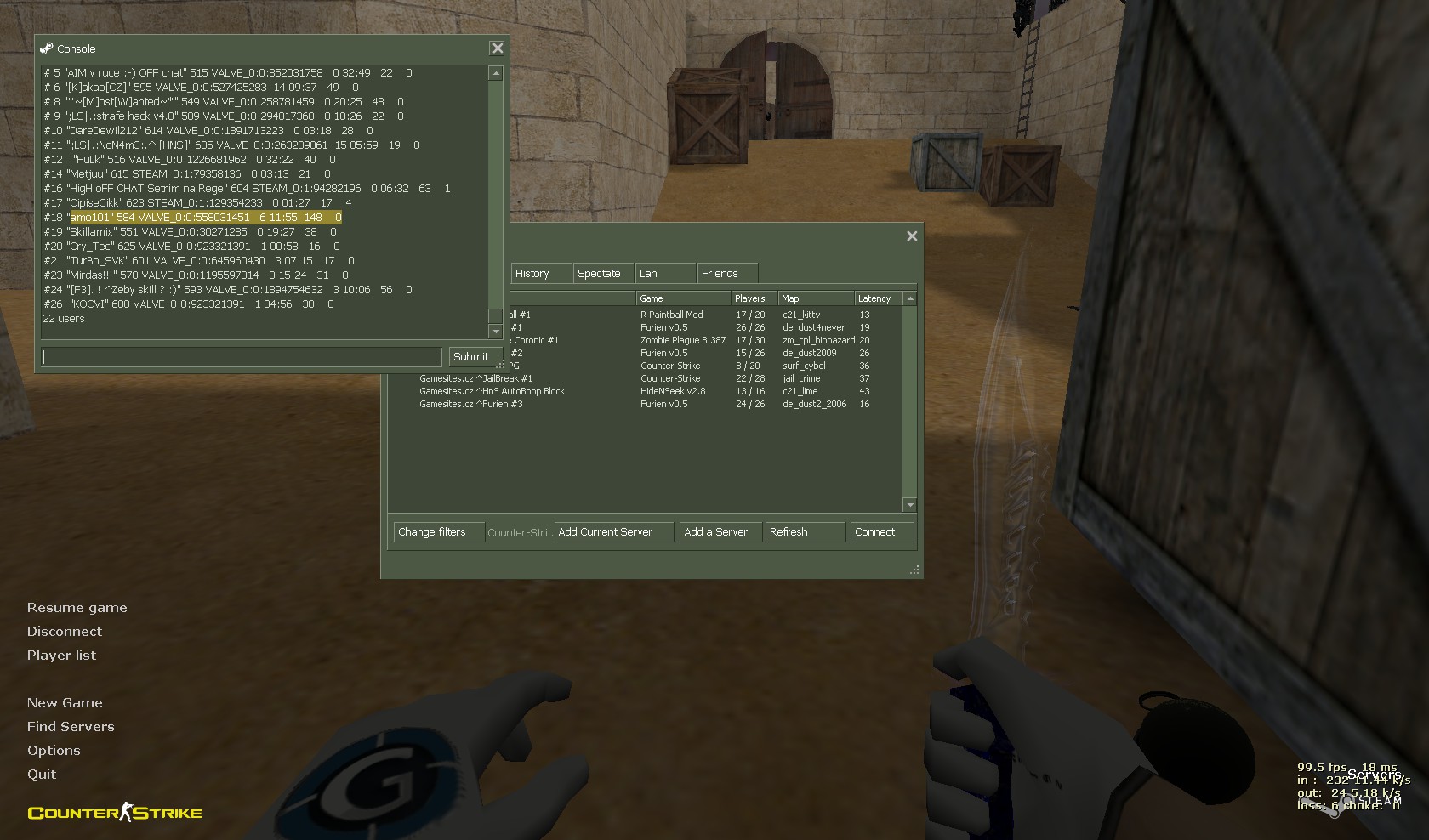Submit the console command
1429x840 pixels.
coord(470,357)
